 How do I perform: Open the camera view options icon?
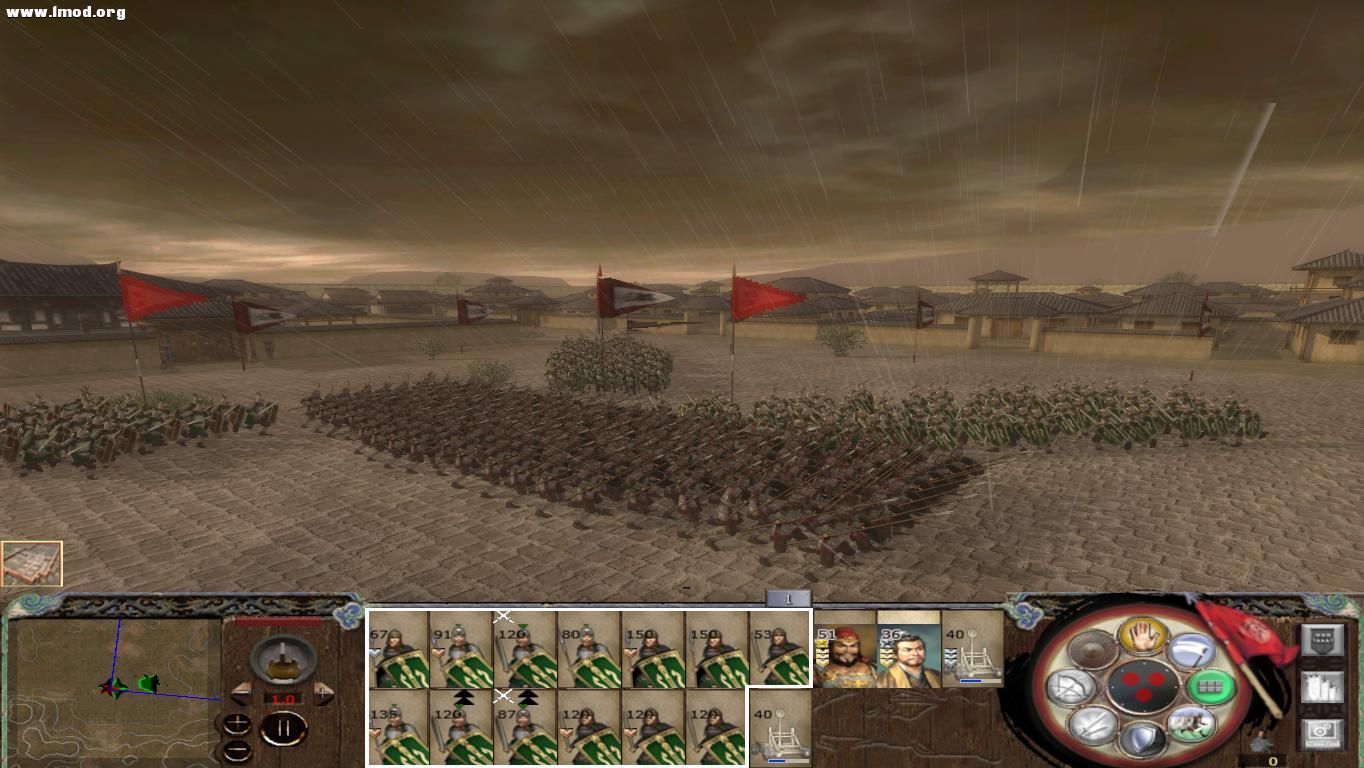1321,731
